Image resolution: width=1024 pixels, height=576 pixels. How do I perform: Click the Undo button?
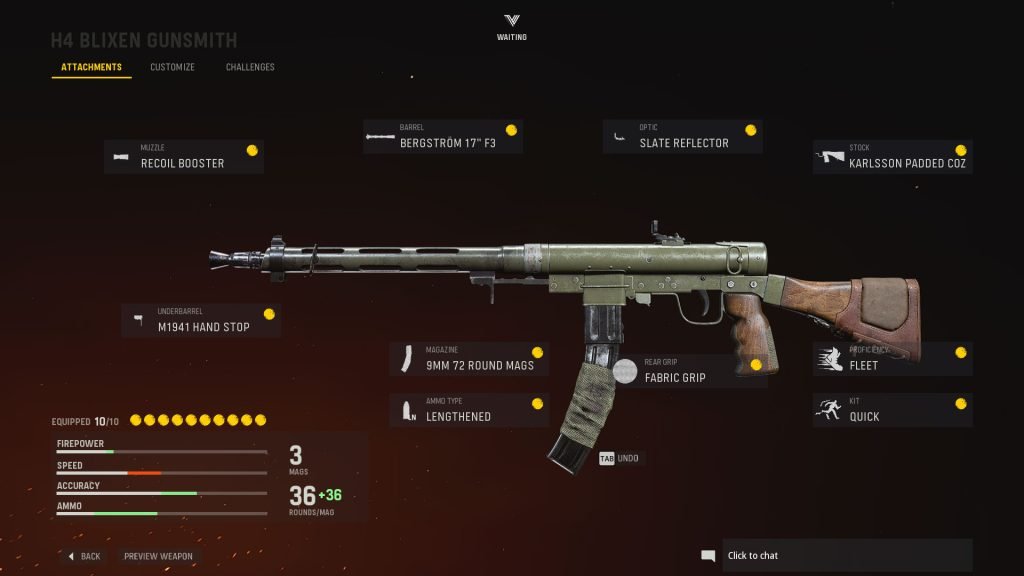point(620,458)
